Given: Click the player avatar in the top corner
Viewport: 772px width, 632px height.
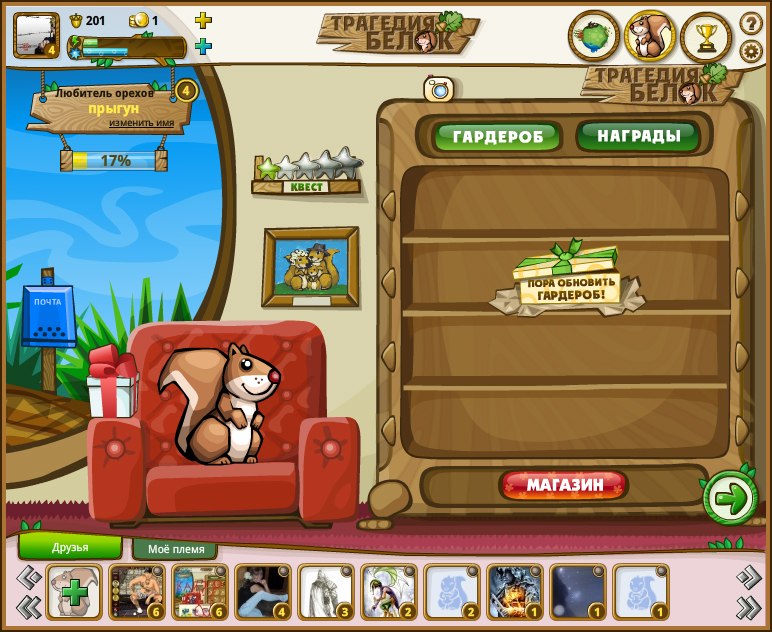Looking at the screenshot, I should pos(36,36).
